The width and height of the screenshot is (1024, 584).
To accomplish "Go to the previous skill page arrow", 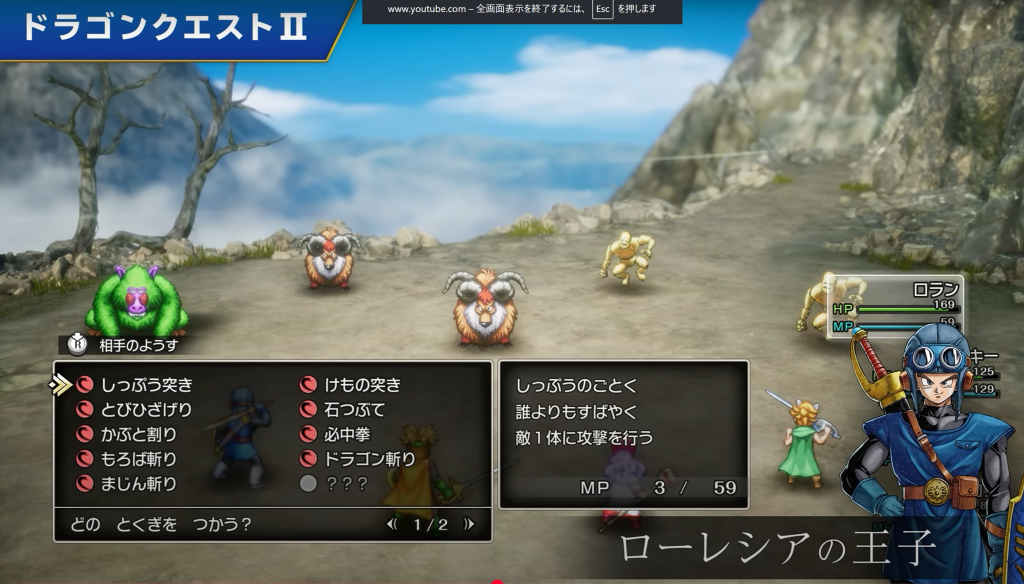I will 393,524.
